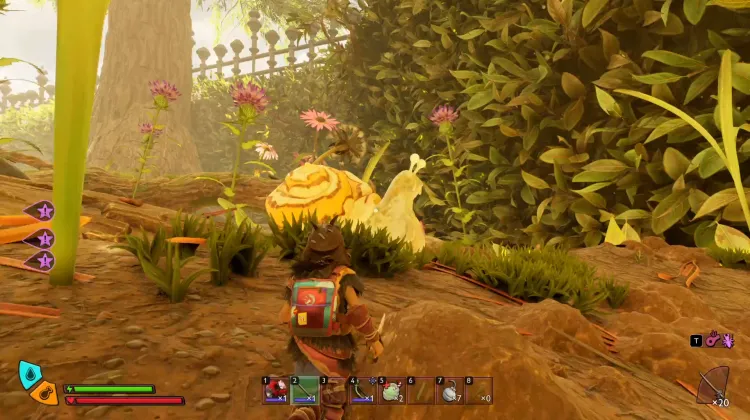Select the green bandage item in slot 5

(x=391, y=391)
